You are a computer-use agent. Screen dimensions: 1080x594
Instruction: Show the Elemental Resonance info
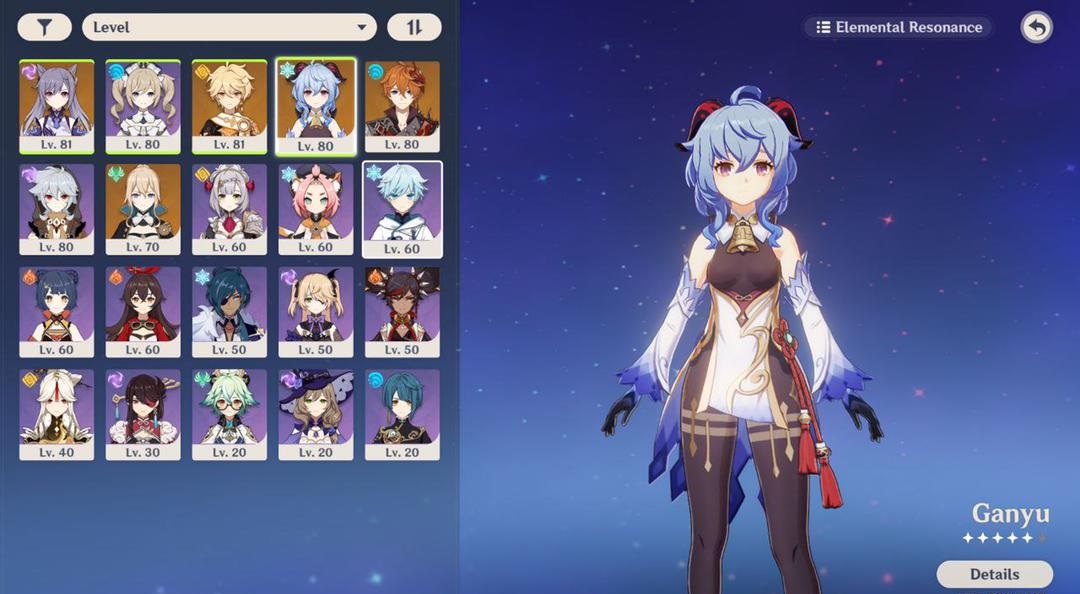(898, 27)
